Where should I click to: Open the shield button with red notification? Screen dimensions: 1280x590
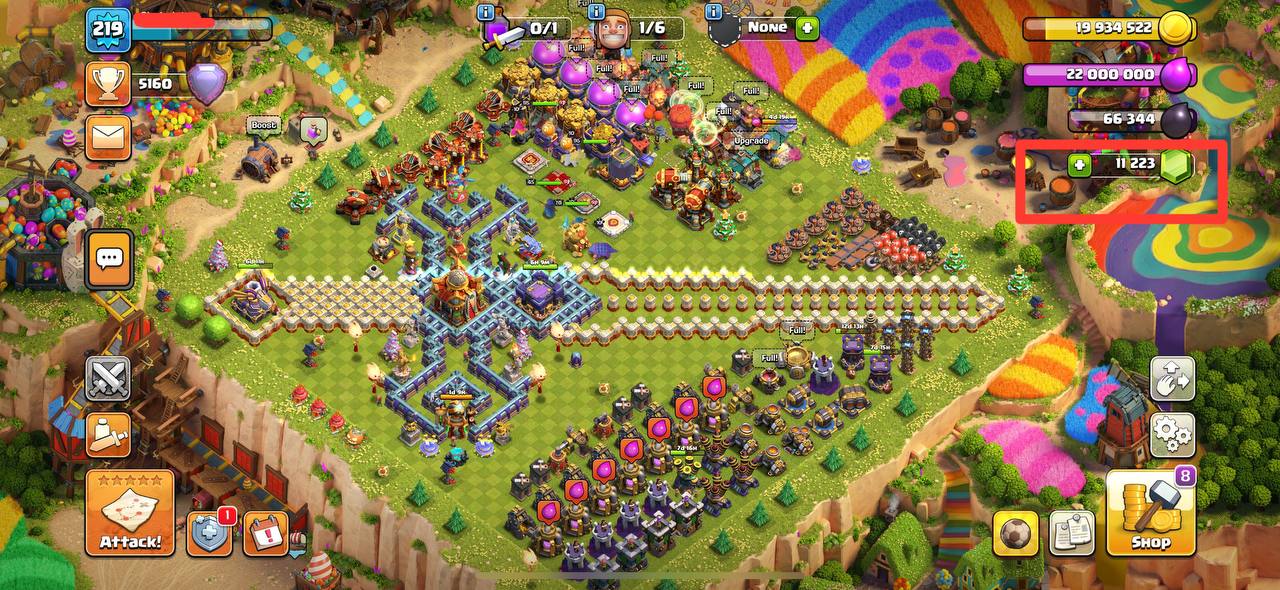pyautogui.click(x=210, y=534)
